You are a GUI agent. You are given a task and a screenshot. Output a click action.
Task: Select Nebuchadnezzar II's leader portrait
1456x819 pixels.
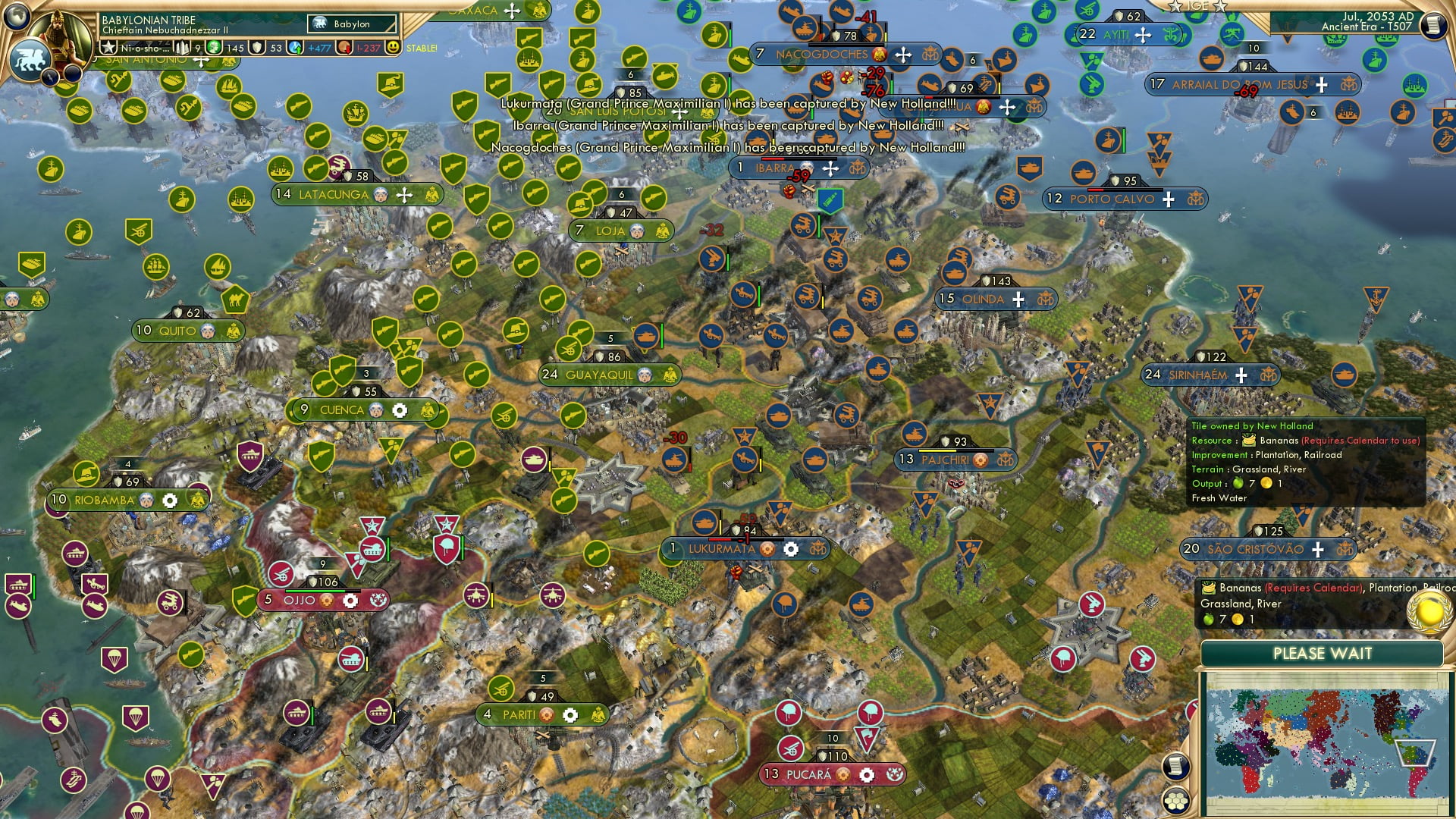click(x=61, y=36)
